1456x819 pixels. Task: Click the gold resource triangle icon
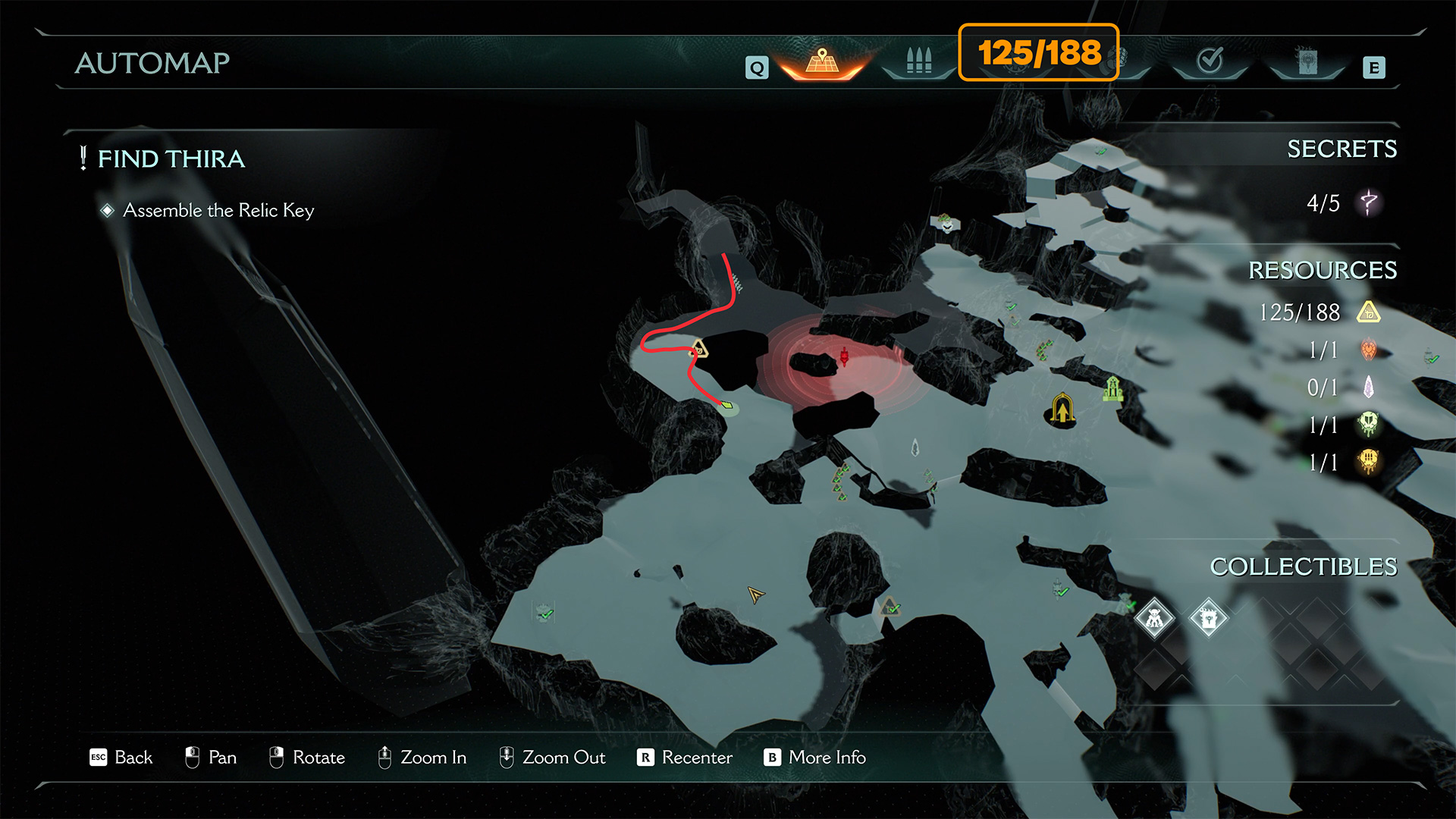1369,312
